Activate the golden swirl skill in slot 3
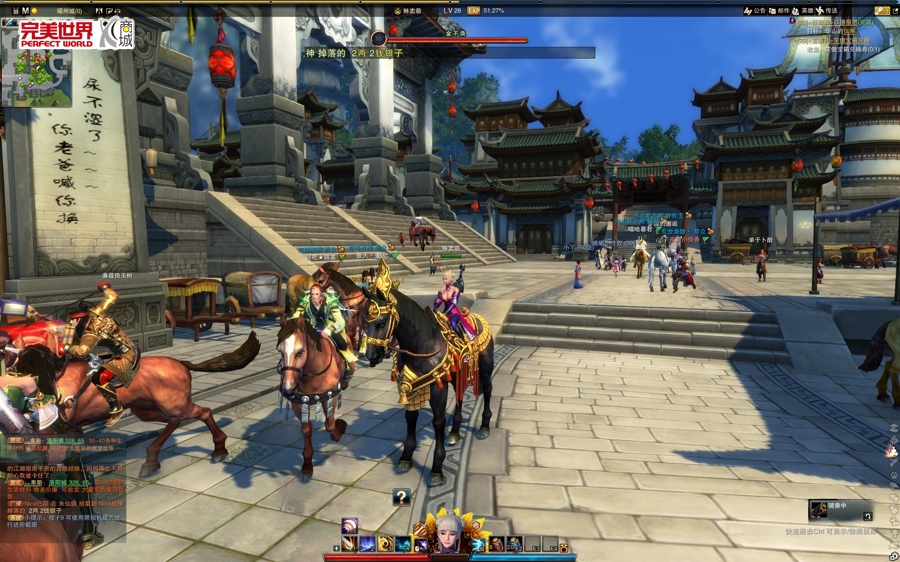Image resolution: width=900 pixels, height=562 pixels. click(385, 544)
